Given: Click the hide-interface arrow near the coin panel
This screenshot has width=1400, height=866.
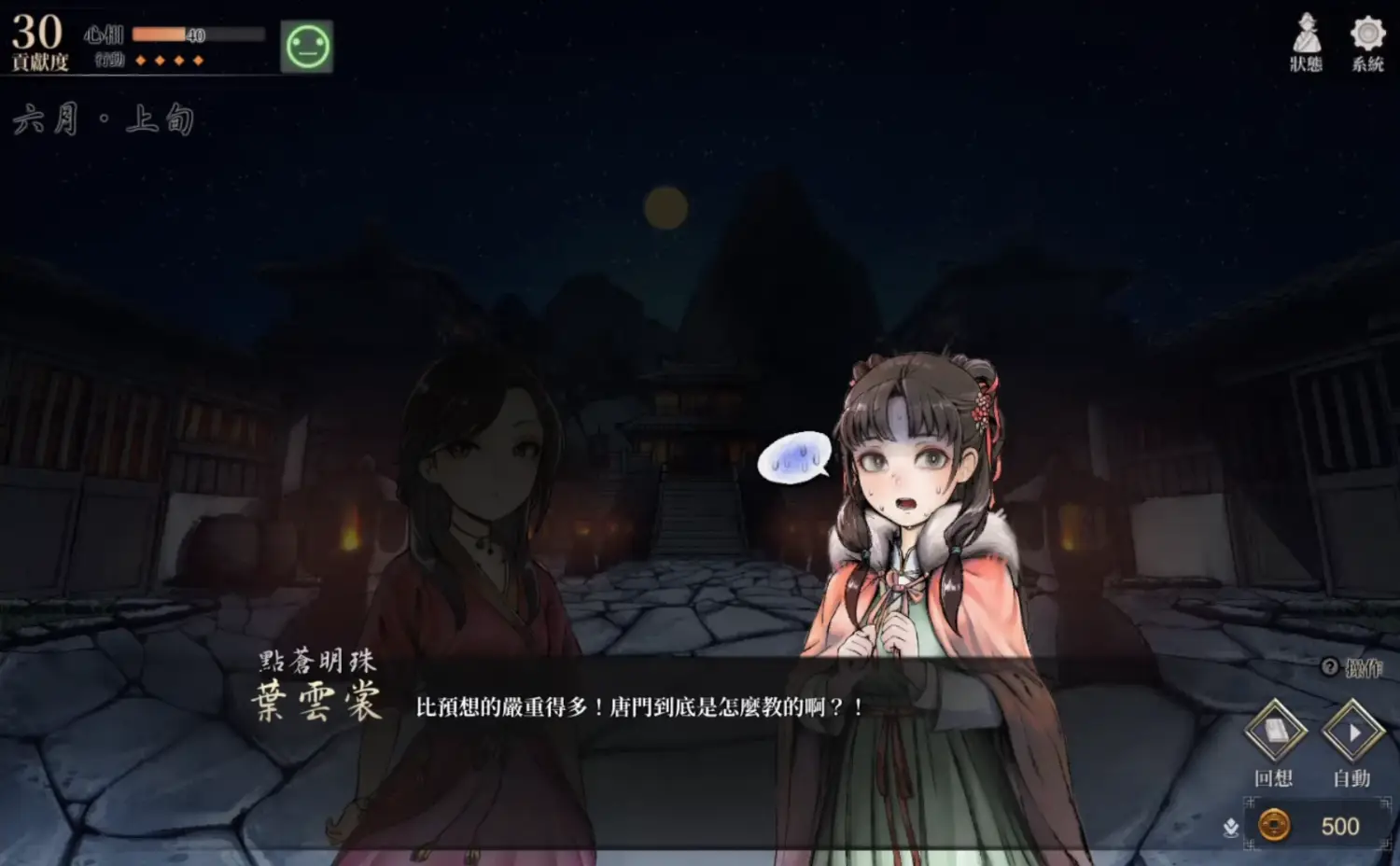Looking at the screenshot, I should pyautogui.click(x=1229, y=827).
